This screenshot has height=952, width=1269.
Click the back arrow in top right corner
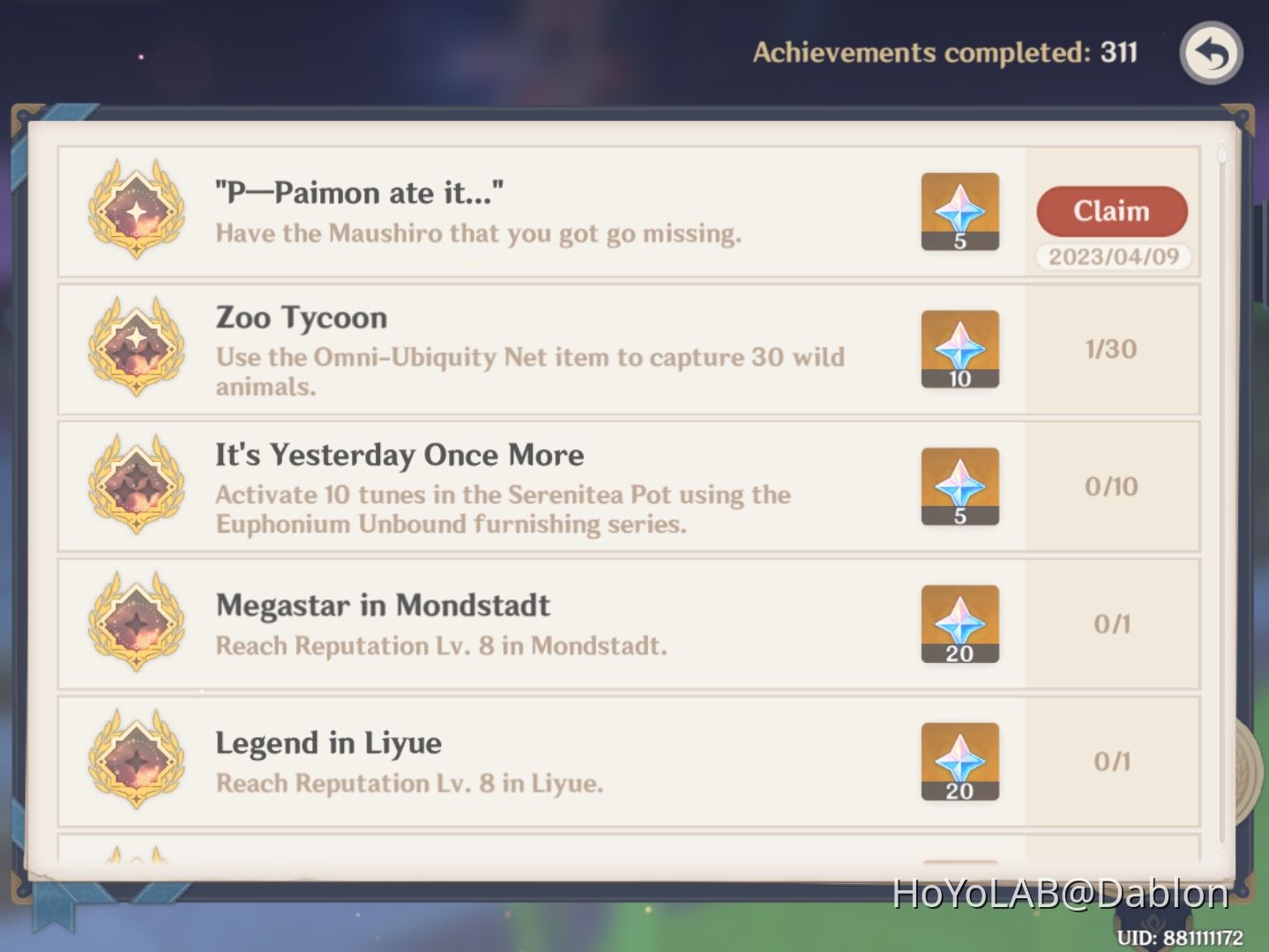click(x=1212, y=55)
